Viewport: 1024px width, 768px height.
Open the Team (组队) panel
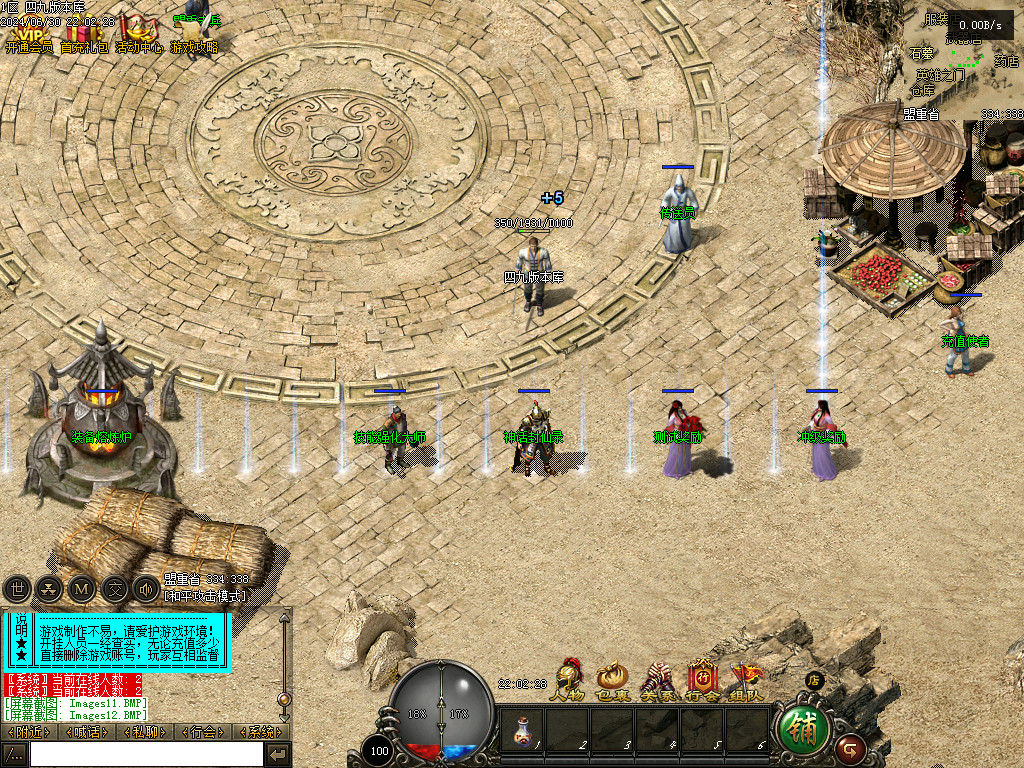pos(747,680)
